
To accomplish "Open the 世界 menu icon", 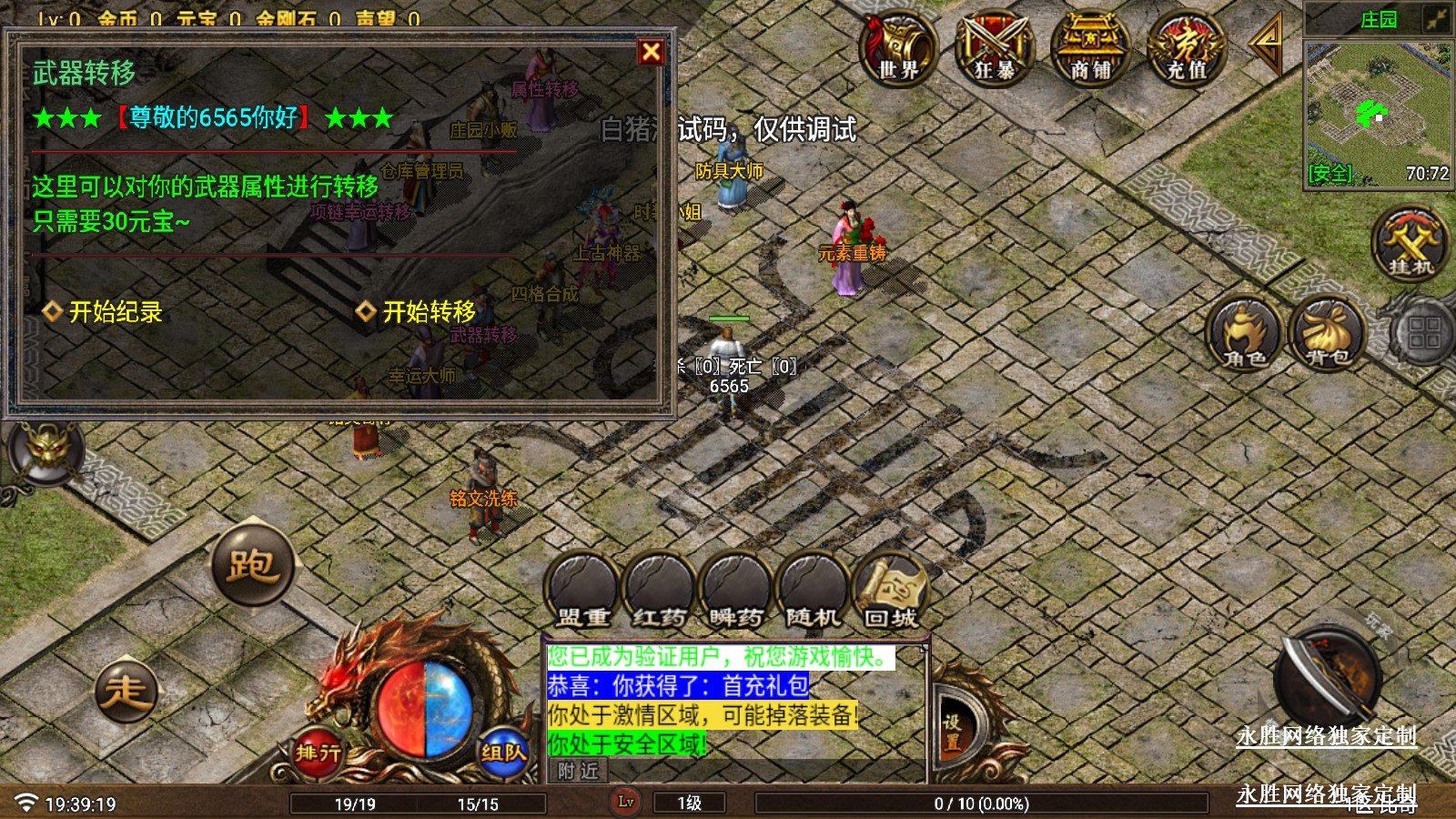I will coord(898,48).
